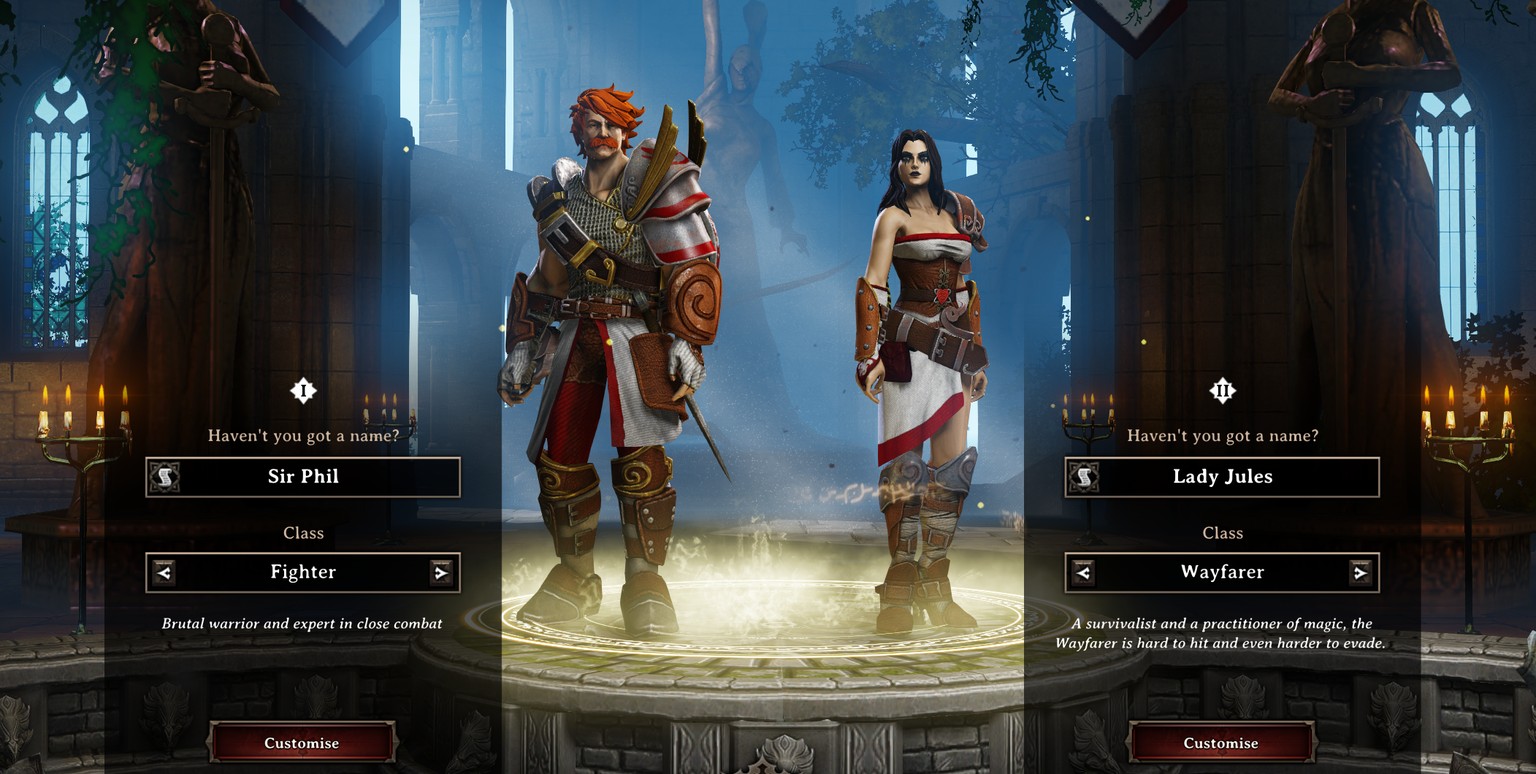This screenshot has height=774, width=1536.
Task: Click the scroll icon beside Sir Phil
Action: pos(164,477)
